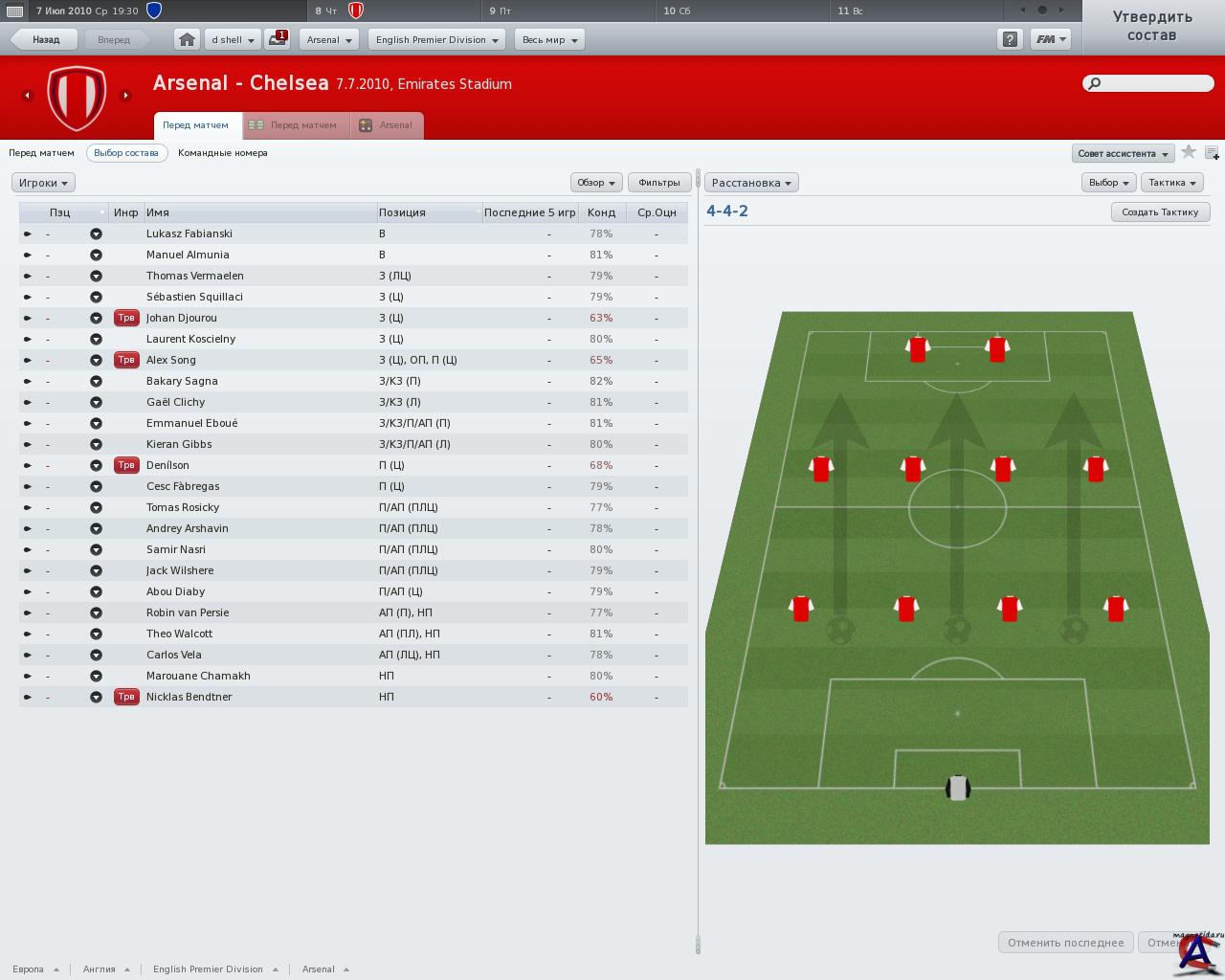Focus the search field

pos(1153,83)
